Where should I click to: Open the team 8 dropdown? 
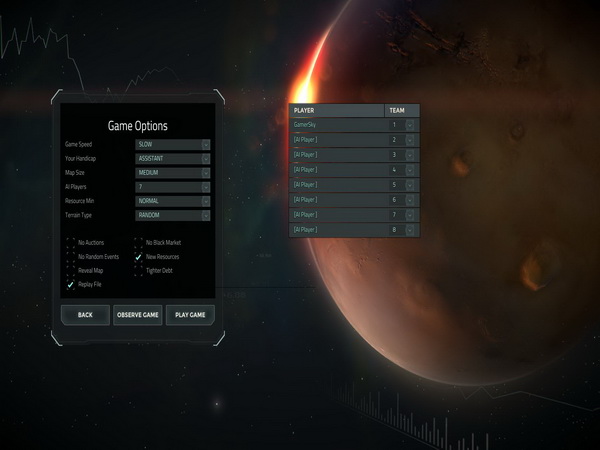pyautogui.click(x=402, y=230)
